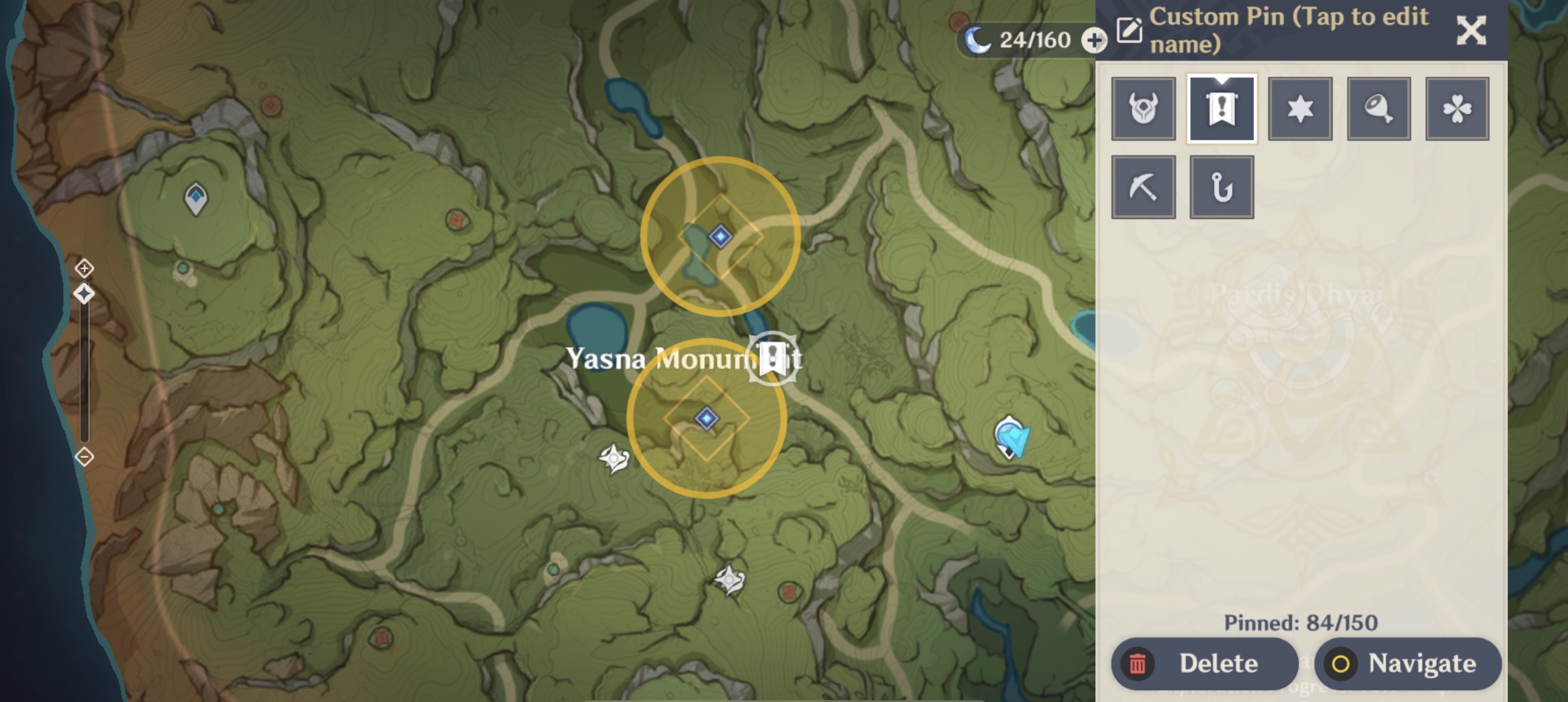
Task: Choose the fishing hook pin icon
Action: (1221, 186)
